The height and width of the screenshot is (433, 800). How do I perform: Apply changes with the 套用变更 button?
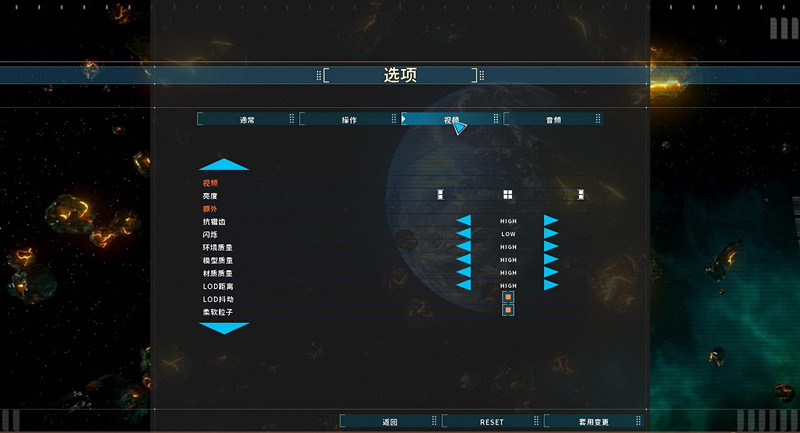point(593,422)
